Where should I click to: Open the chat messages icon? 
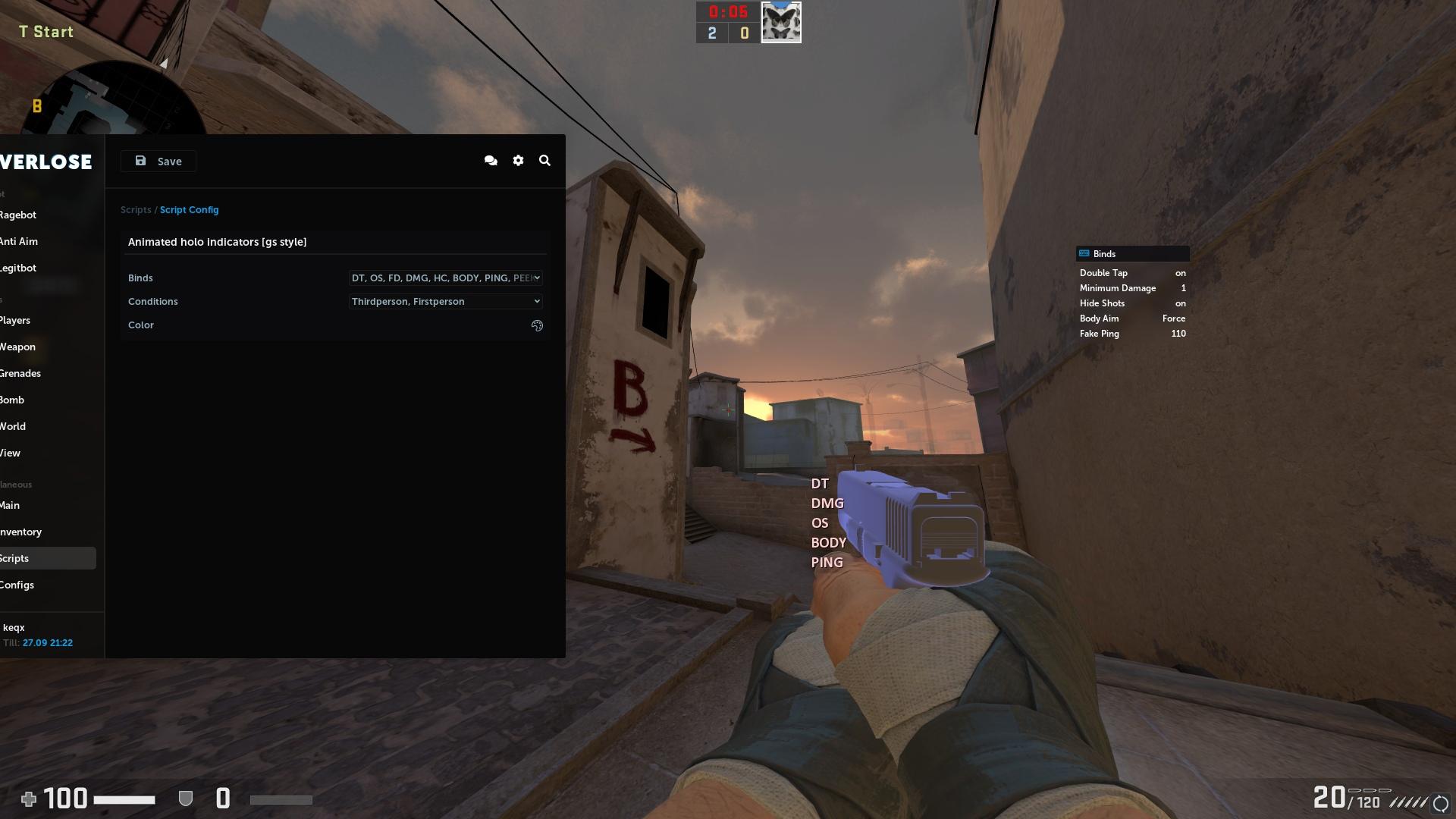click(x=491, y=160)
